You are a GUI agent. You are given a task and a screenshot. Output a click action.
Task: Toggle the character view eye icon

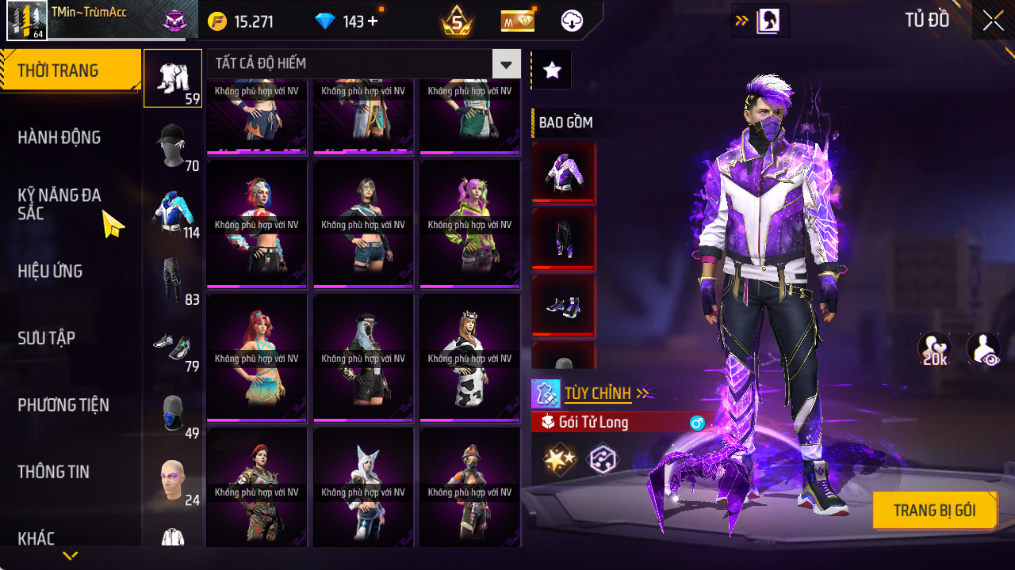click(983, 349)
